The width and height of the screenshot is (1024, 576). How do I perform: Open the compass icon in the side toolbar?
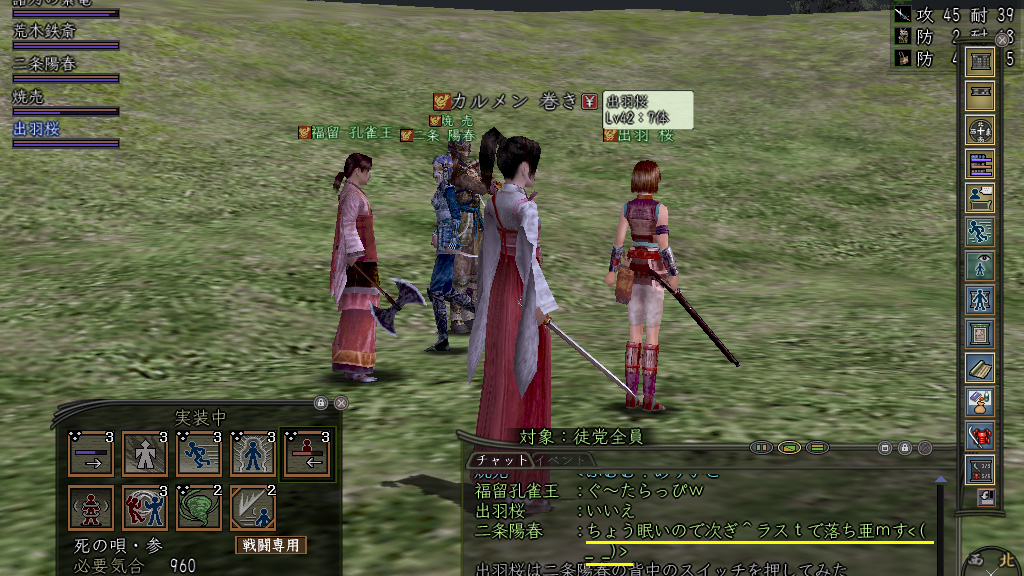click(x=980, y=130)
